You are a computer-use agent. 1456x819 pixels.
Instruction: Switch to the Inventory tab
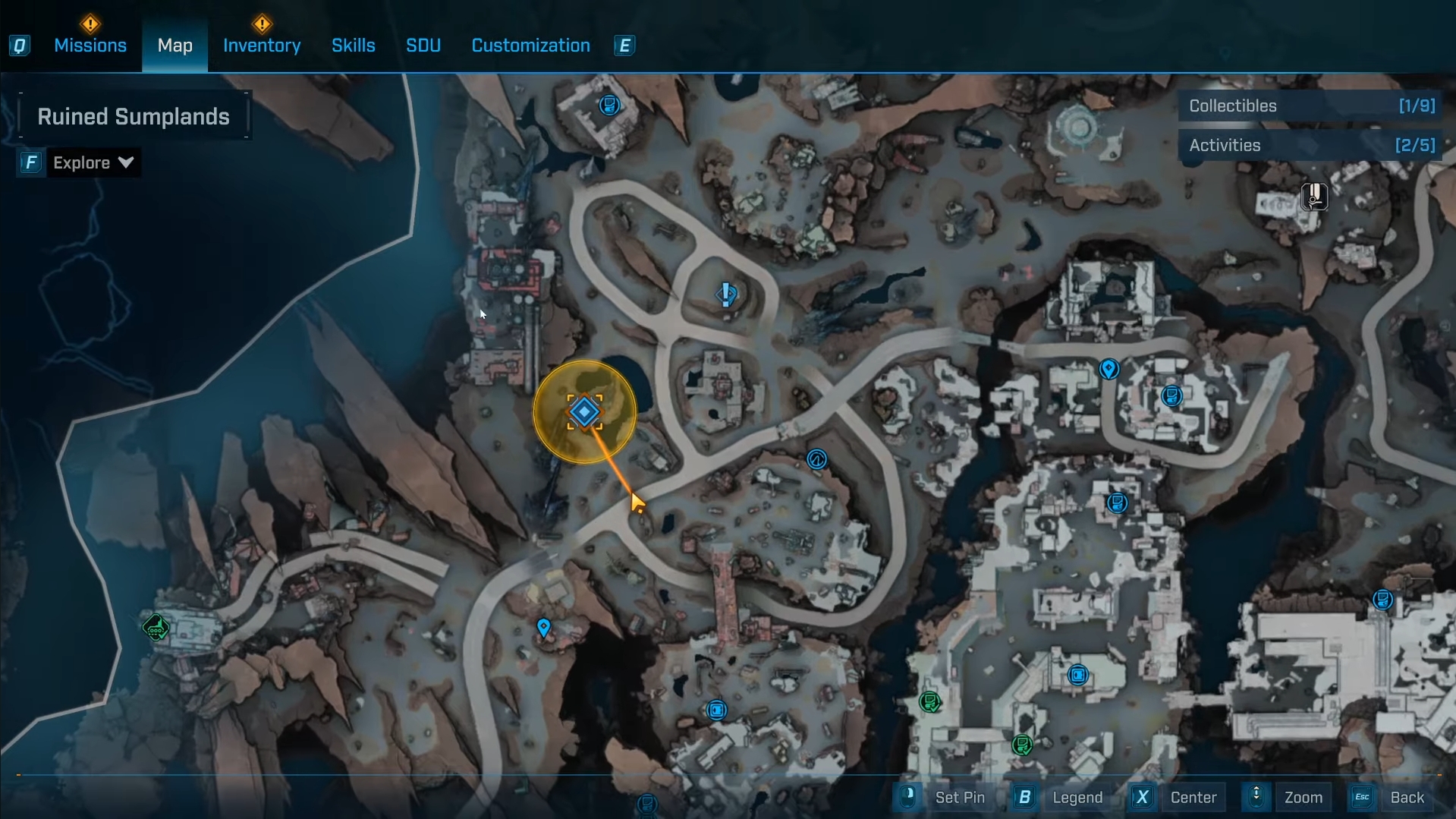262,46
